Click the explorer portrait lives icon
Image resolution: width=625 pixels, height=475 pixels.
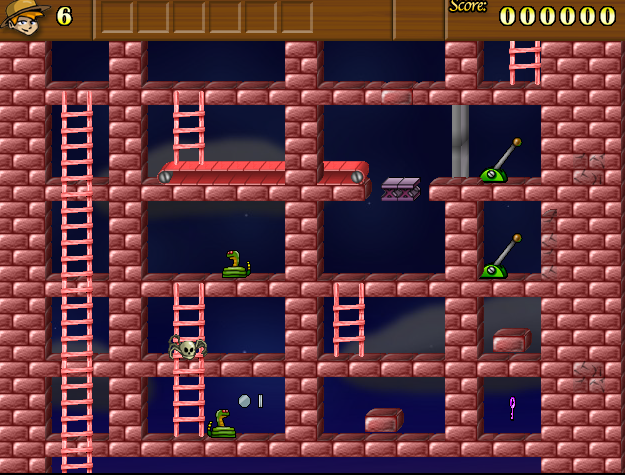24,17
